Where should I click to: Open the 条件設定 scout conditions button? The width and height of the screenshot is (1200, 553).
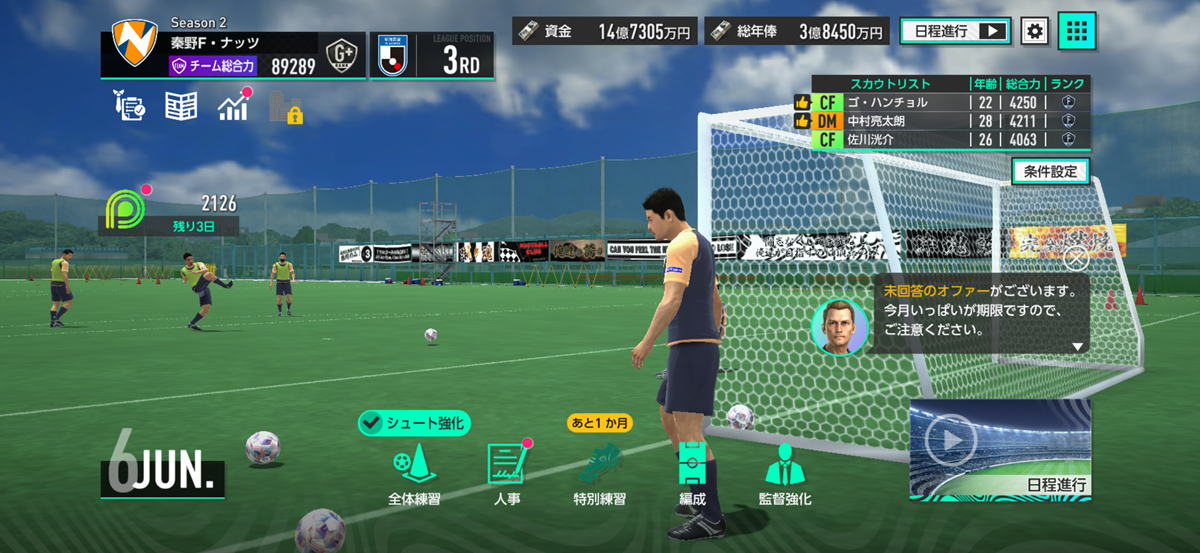tap(1049, 171)
